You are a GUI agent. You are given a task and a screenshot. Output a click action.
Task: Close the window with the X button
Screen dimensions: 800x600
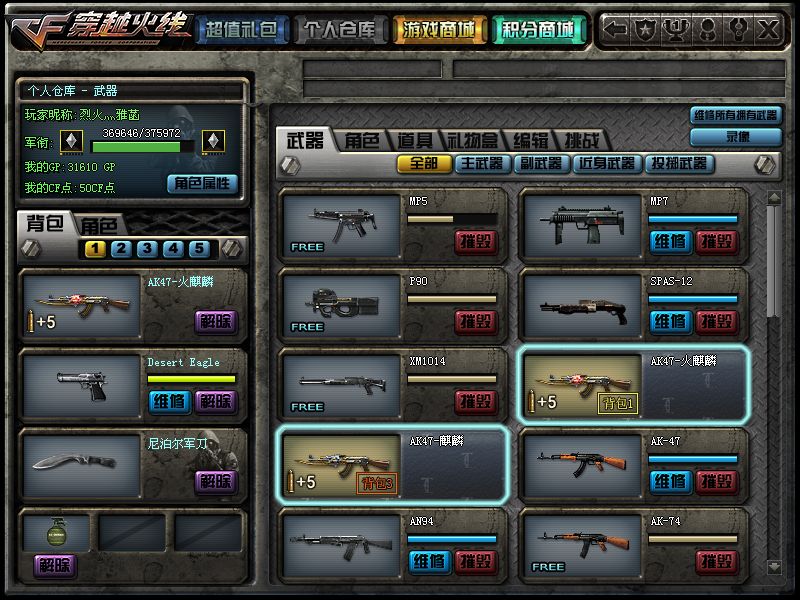(x=768, y=30)
